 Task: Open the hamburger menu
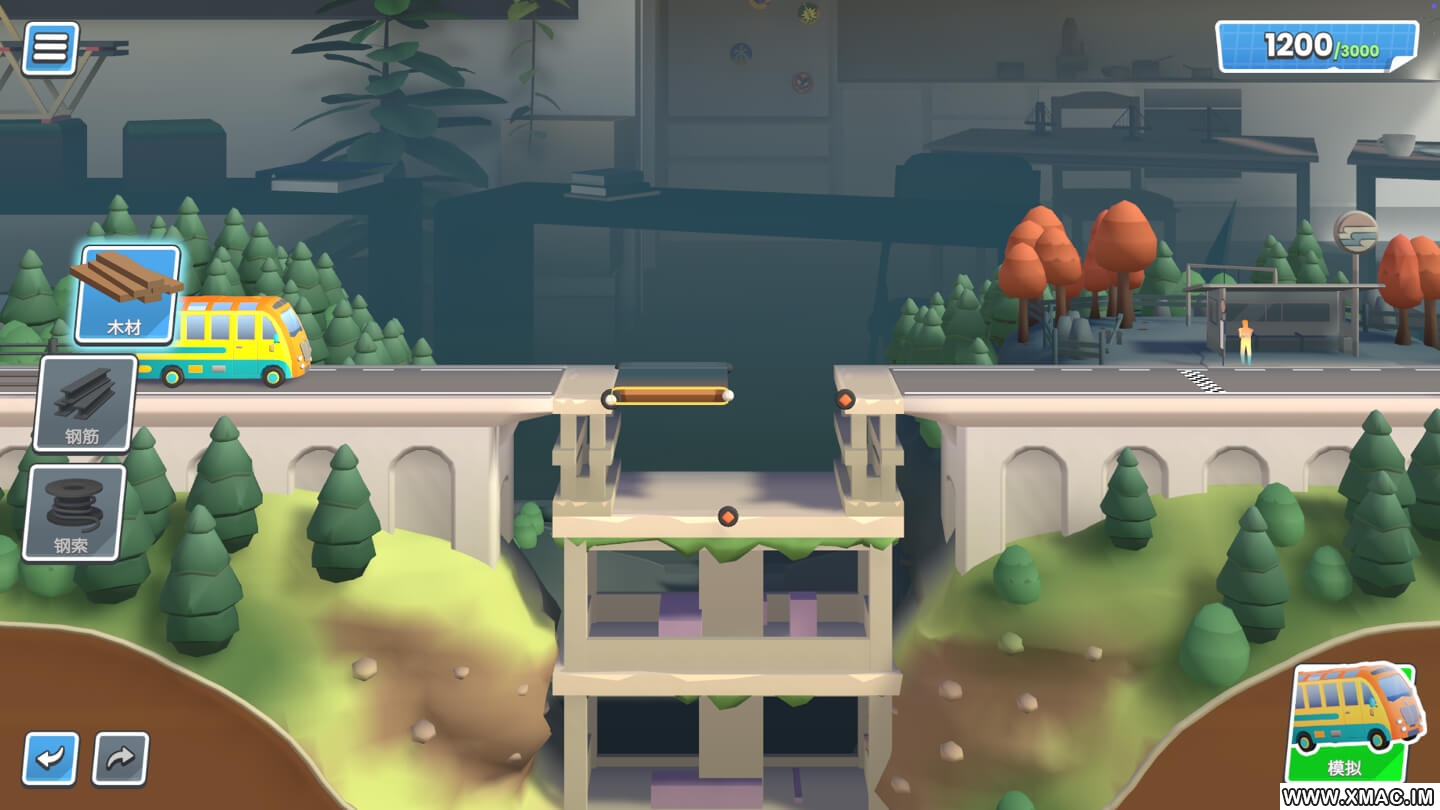50,48
